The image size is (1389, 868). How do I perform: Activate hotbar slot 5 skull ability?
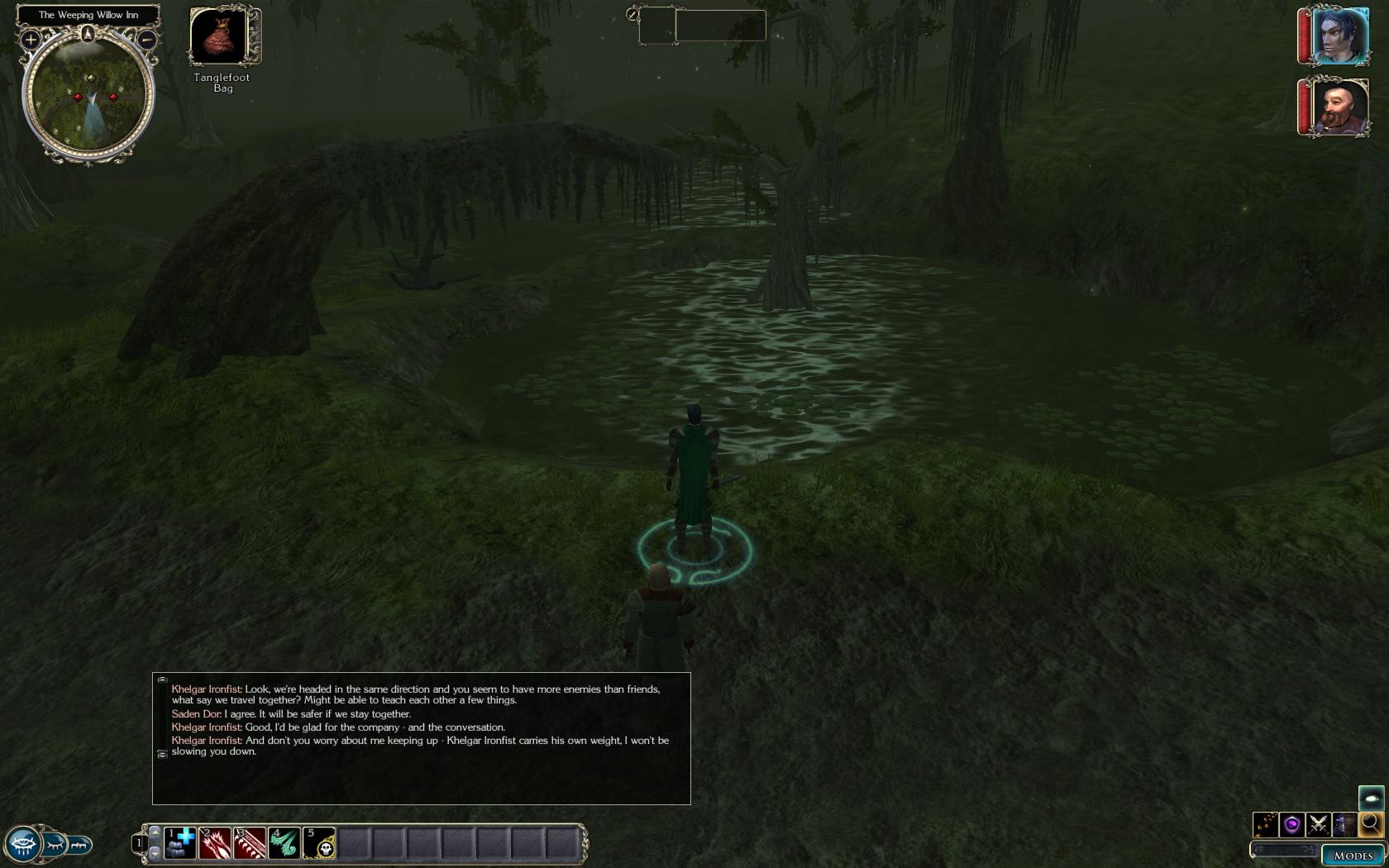click(319, 842)
